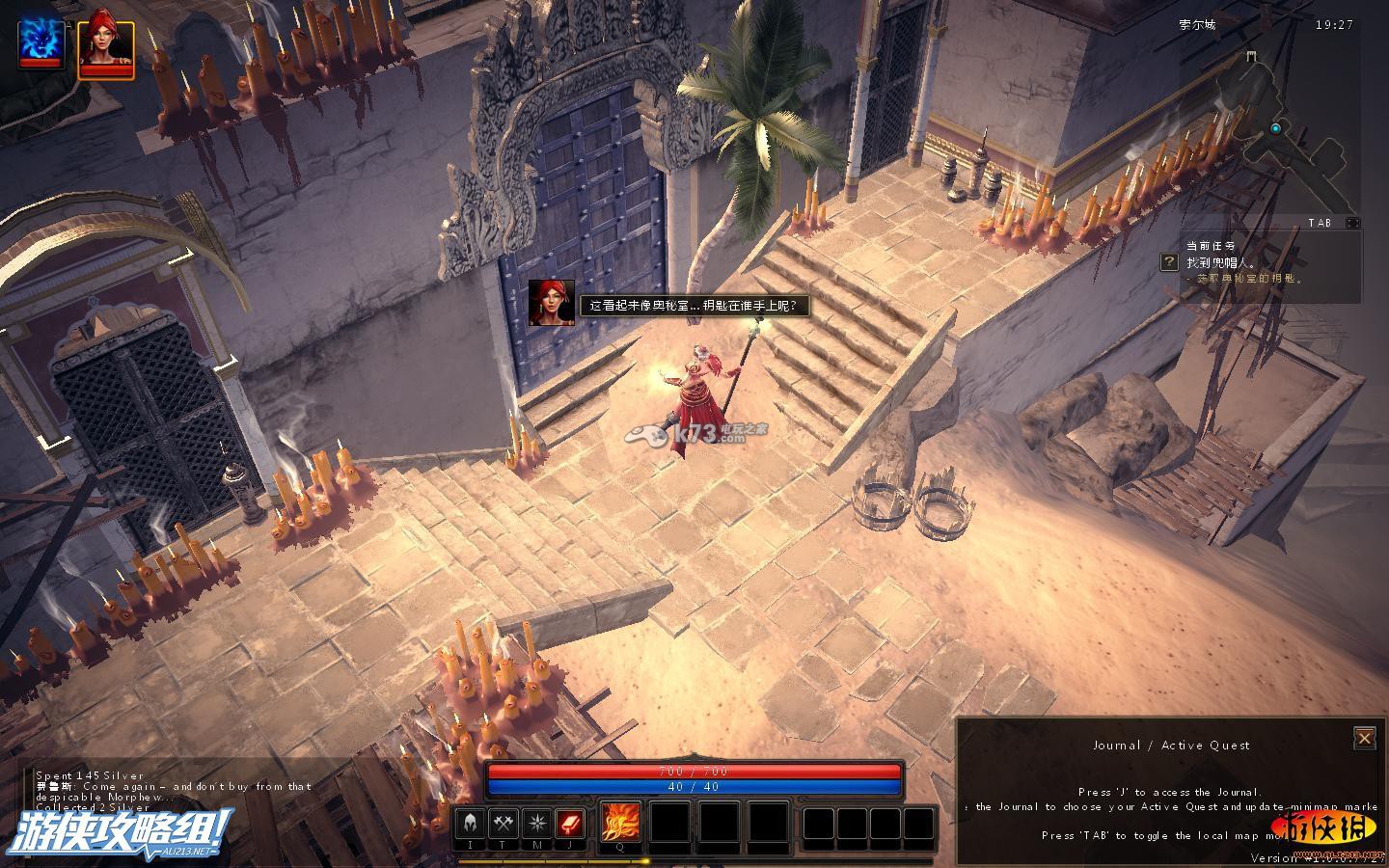Open the journal via the red book icon
This screenshot has height=868, width=1389.
pos(570,824)
